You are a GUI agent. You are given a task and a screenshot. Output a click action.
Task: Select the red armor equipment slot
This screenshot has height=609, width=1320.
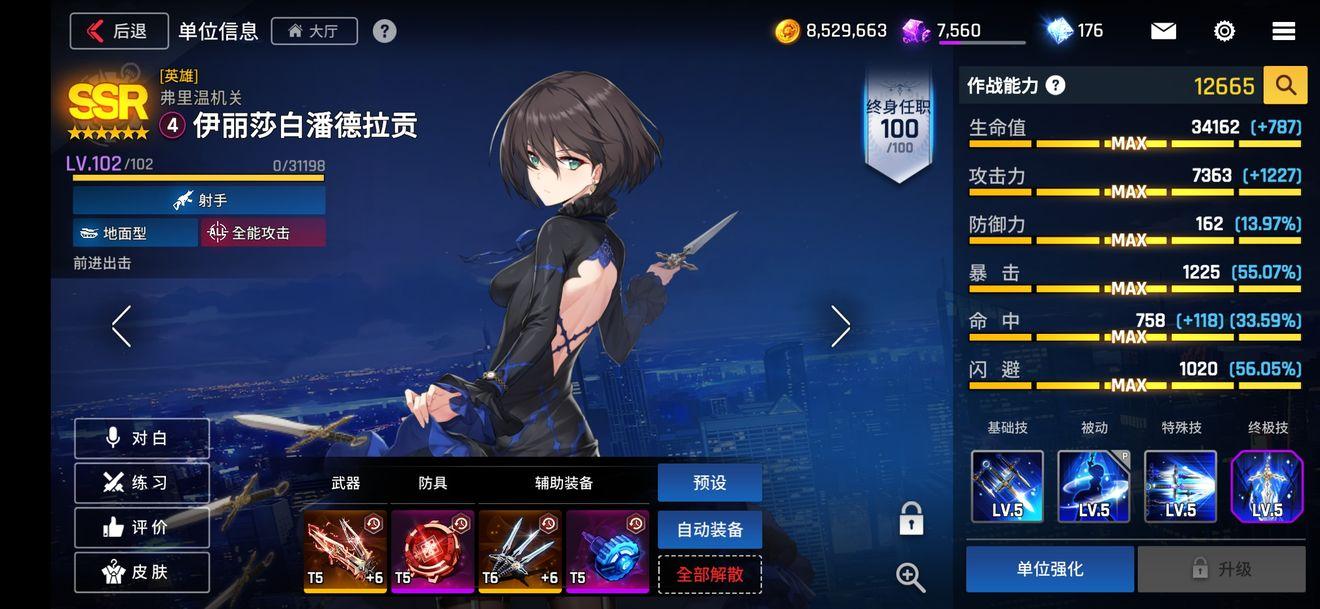[x=432, y=550]
